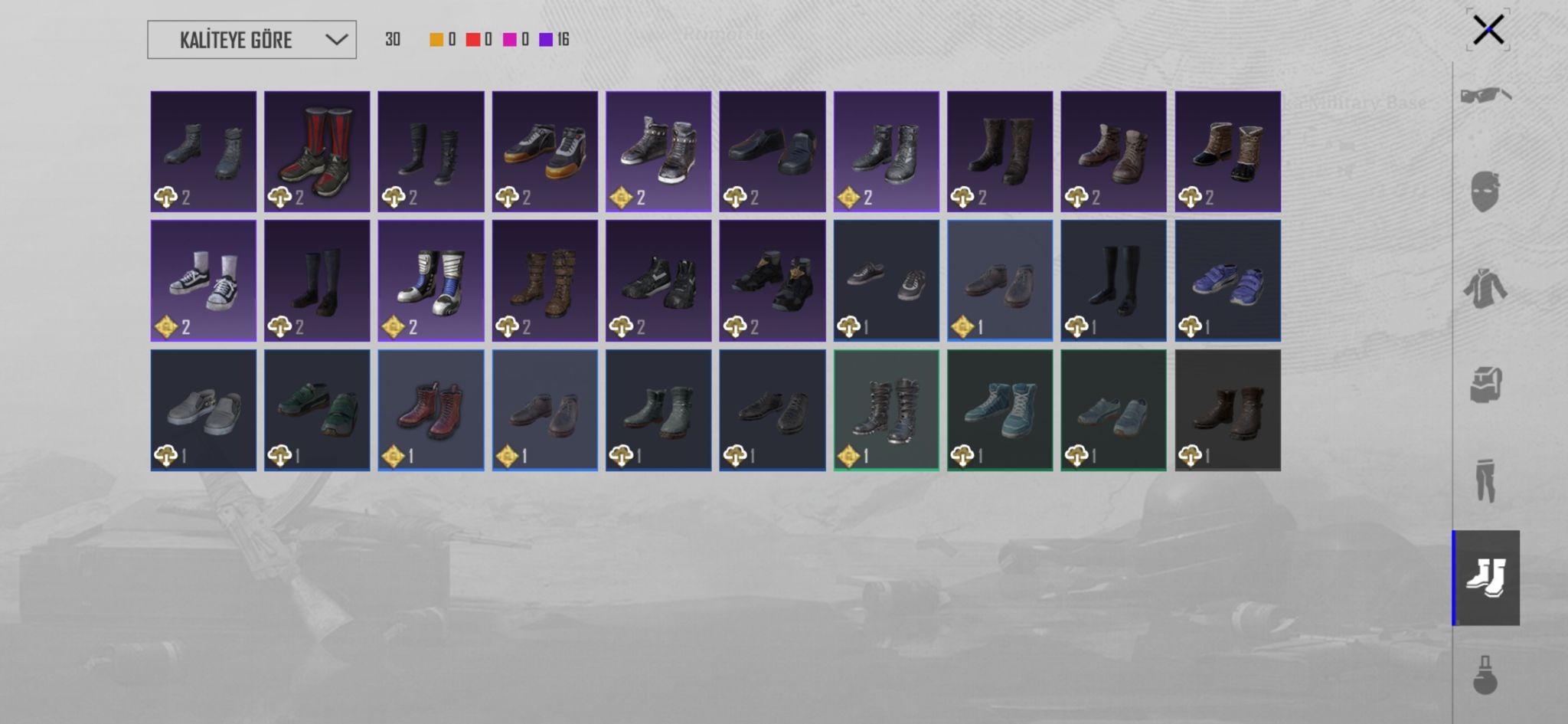Select the green velcro strap shoes
Screen dimensions: 1568x724
(317, 410)
